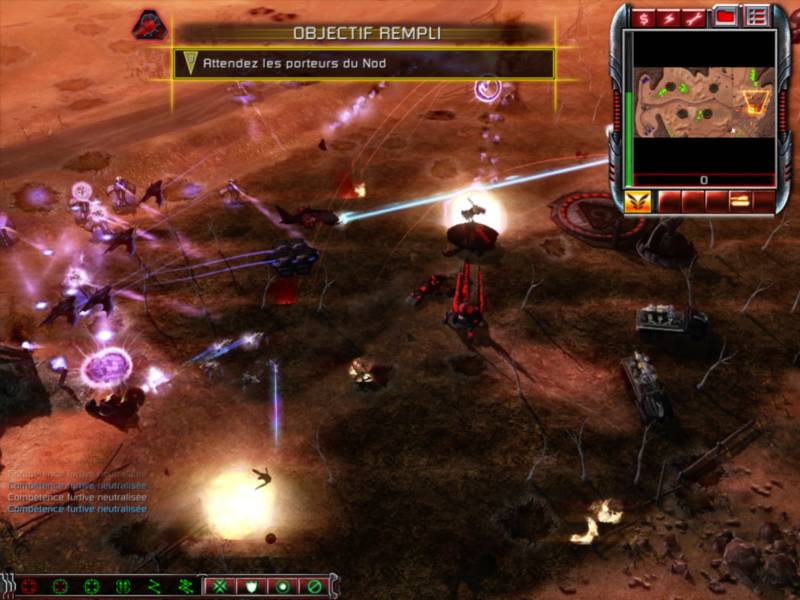Screen dimensions: 800x600
Task: Select the tank icon production tab
Action: coord(740,201)
